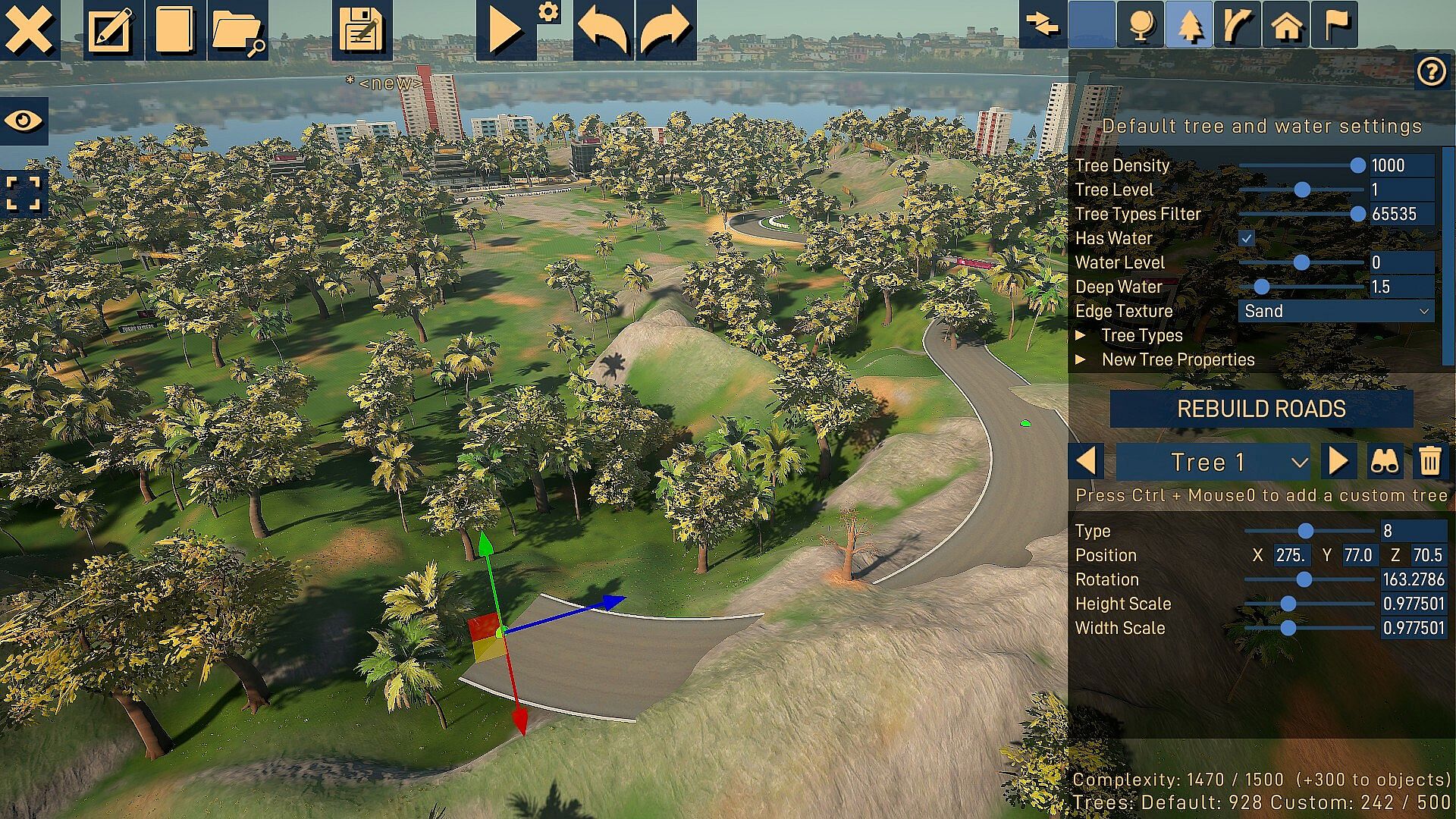Create a new blank track file
This screenshot has height=819, width=1456.
(174, 30)
